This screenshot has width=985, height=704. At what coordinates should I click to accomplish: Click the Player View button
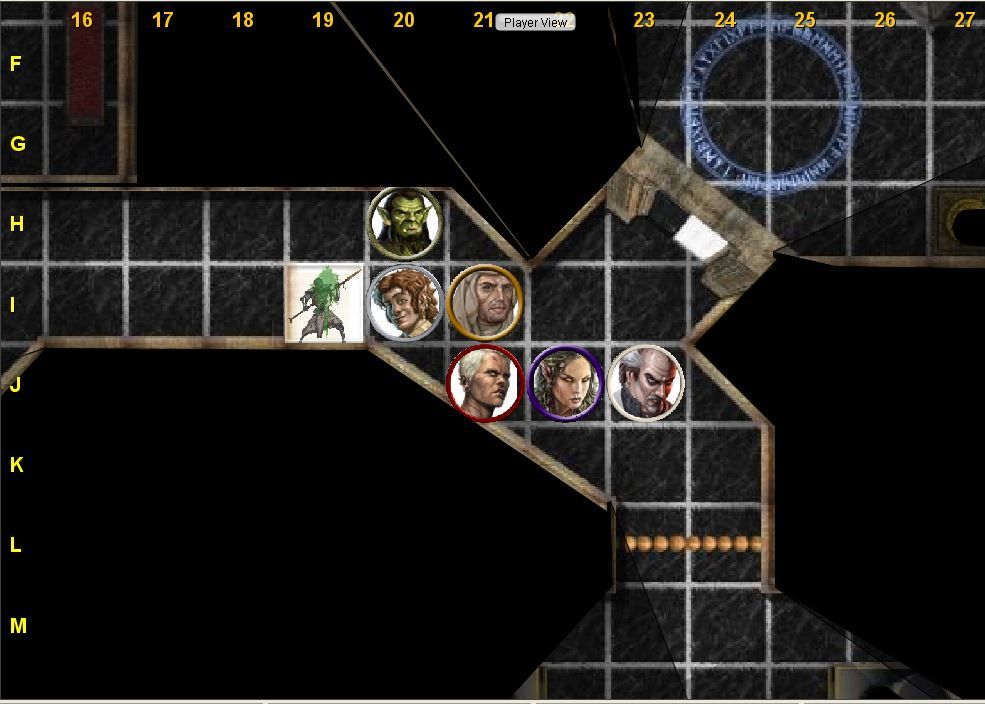point(535,22)
